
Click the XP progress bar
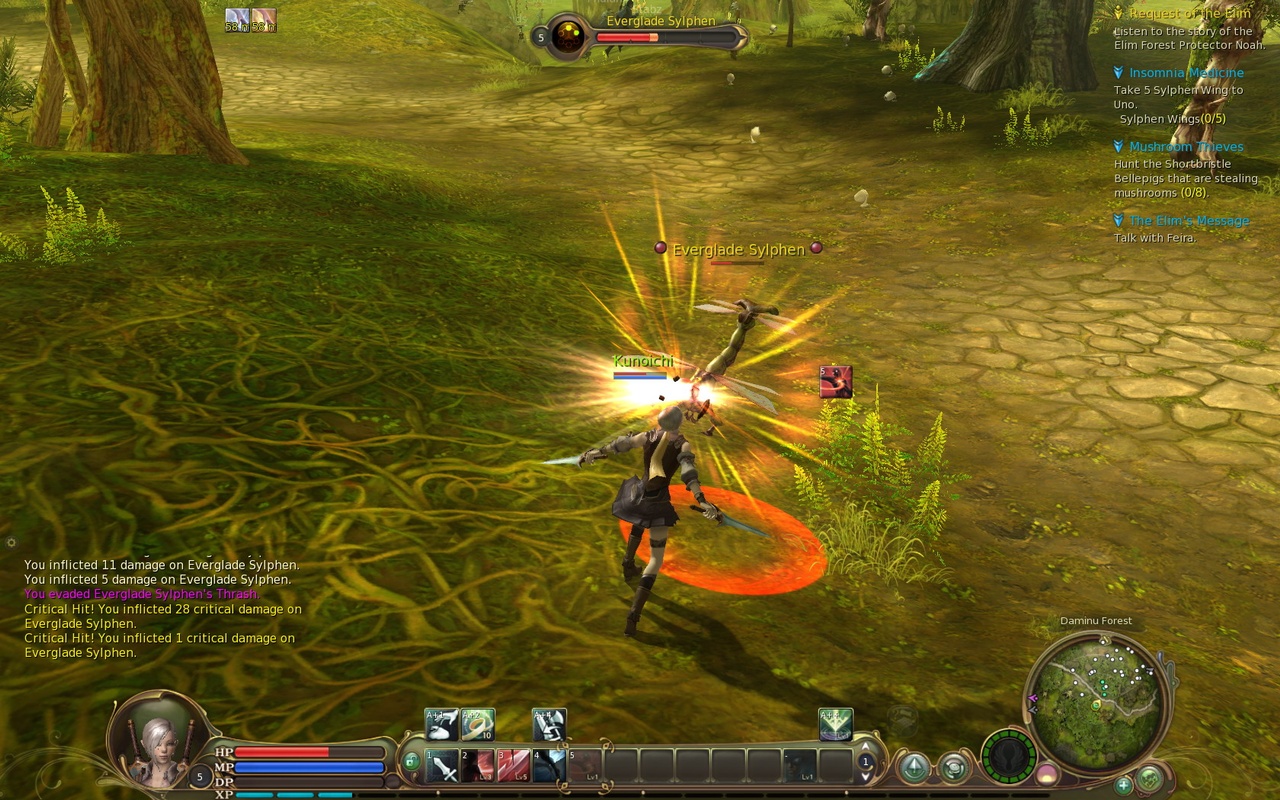[x=300, y=794]
